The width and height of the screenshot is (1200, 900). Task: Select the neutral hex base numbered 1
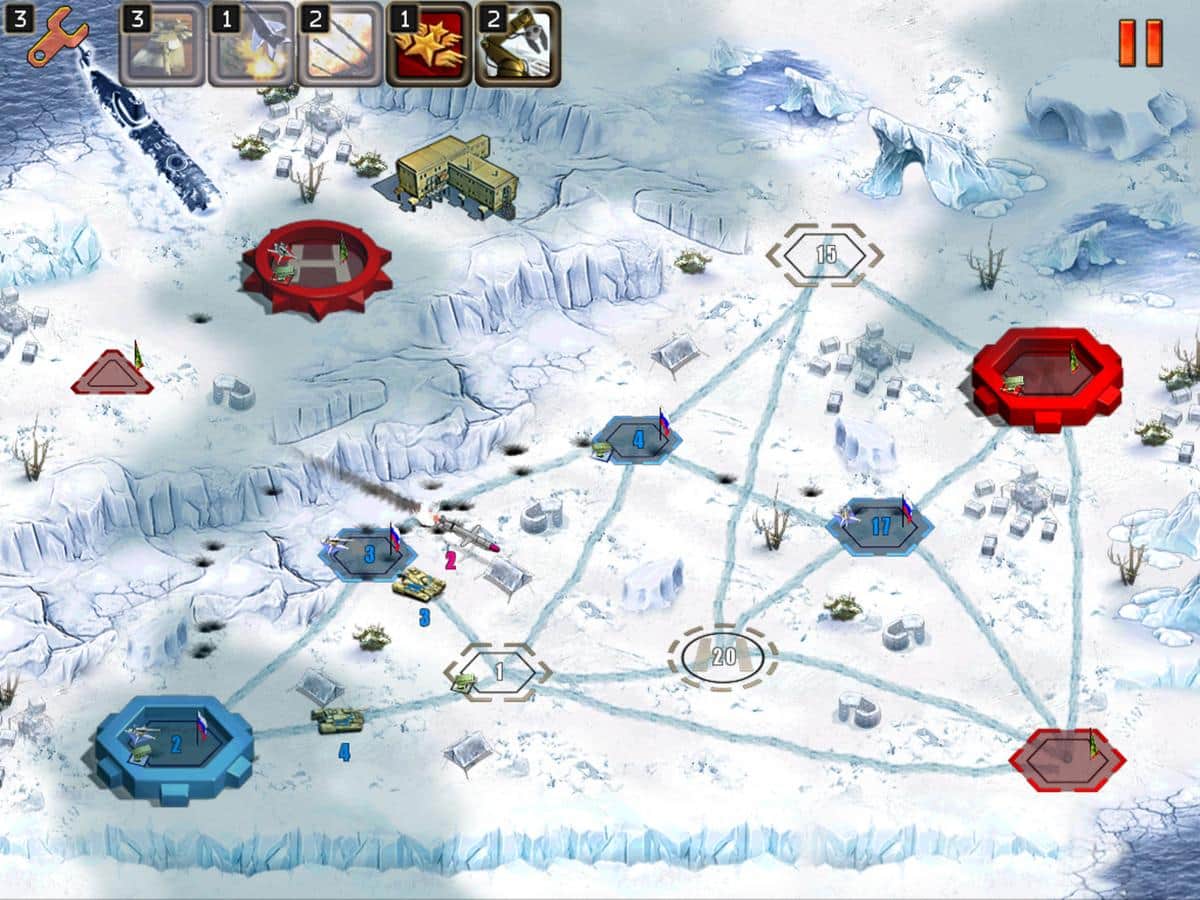coord(498,672)
